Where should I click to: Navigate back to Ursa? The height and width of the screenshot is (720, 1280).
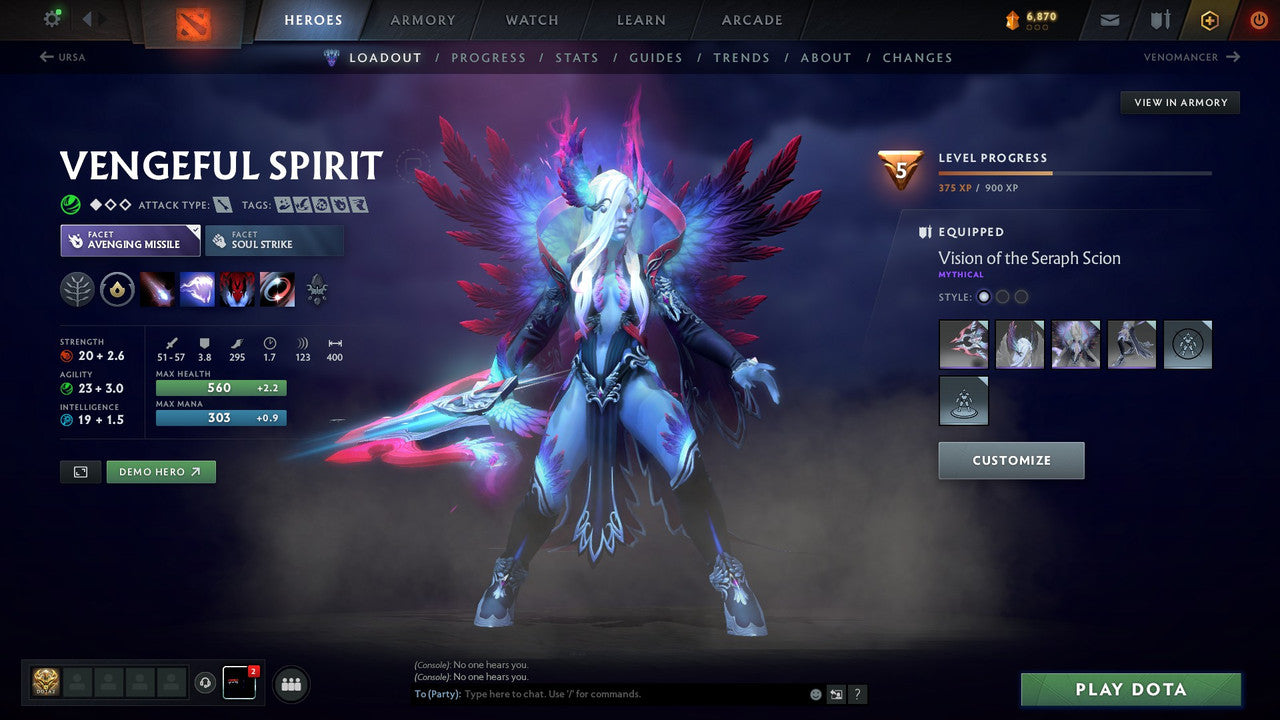pyautogui.click(x=65, y=57)
